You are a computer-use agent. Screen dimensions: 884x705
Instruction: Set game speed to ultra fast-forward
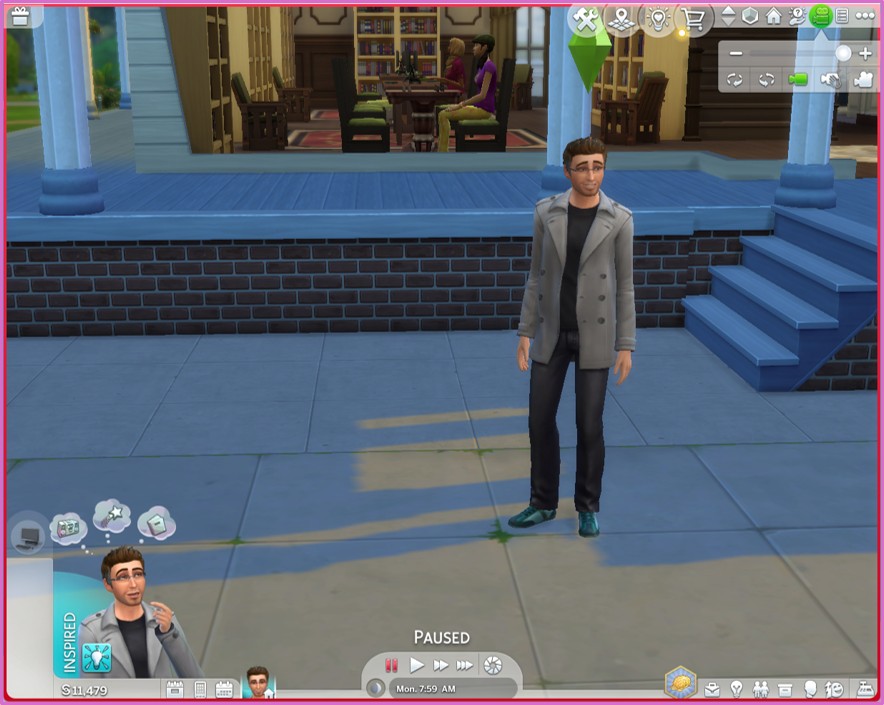pyautogui.click(x=465, y=665)
